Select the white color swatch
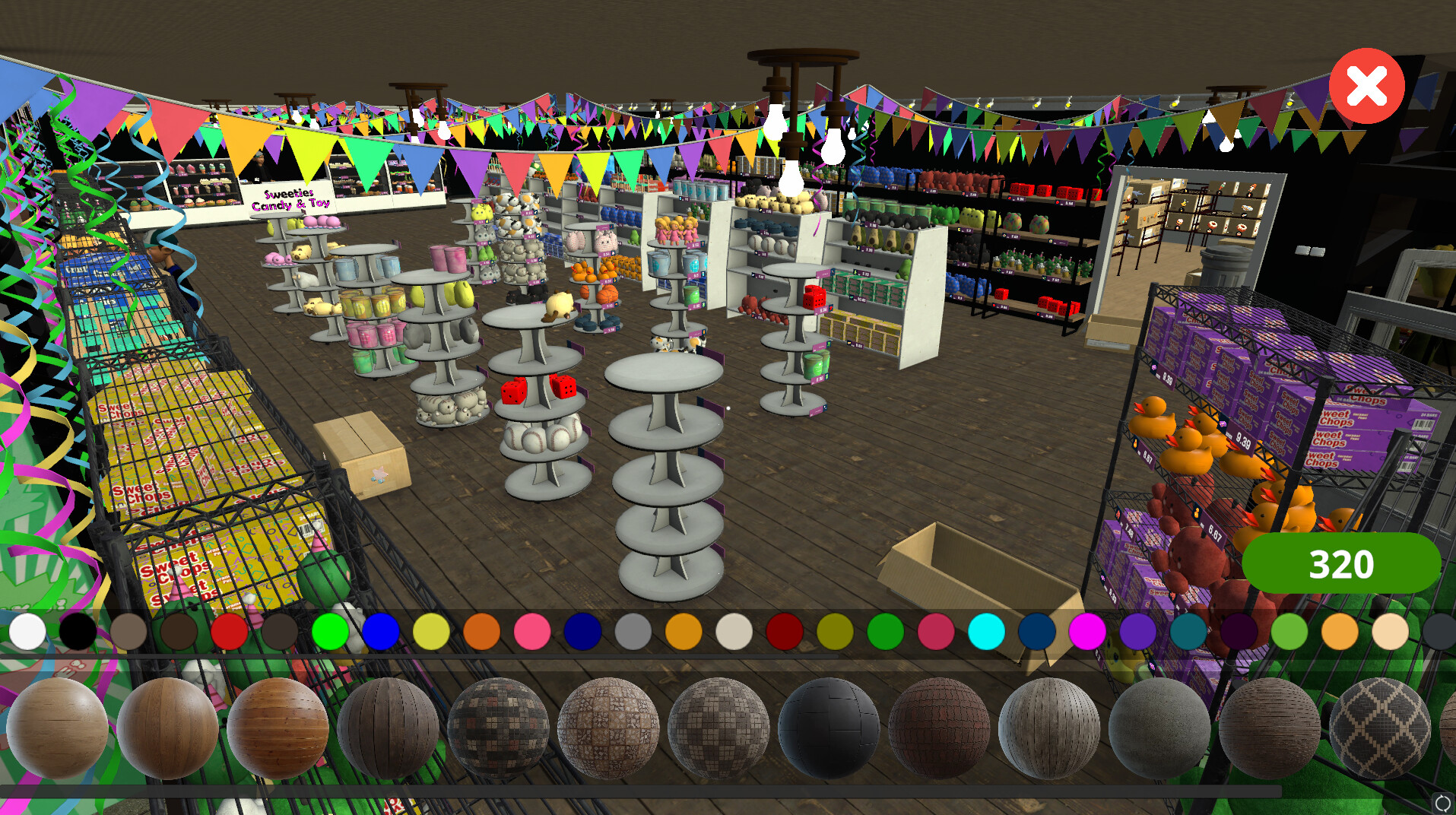Viewport: 1456px width, 815px height. tap(27, 631)
